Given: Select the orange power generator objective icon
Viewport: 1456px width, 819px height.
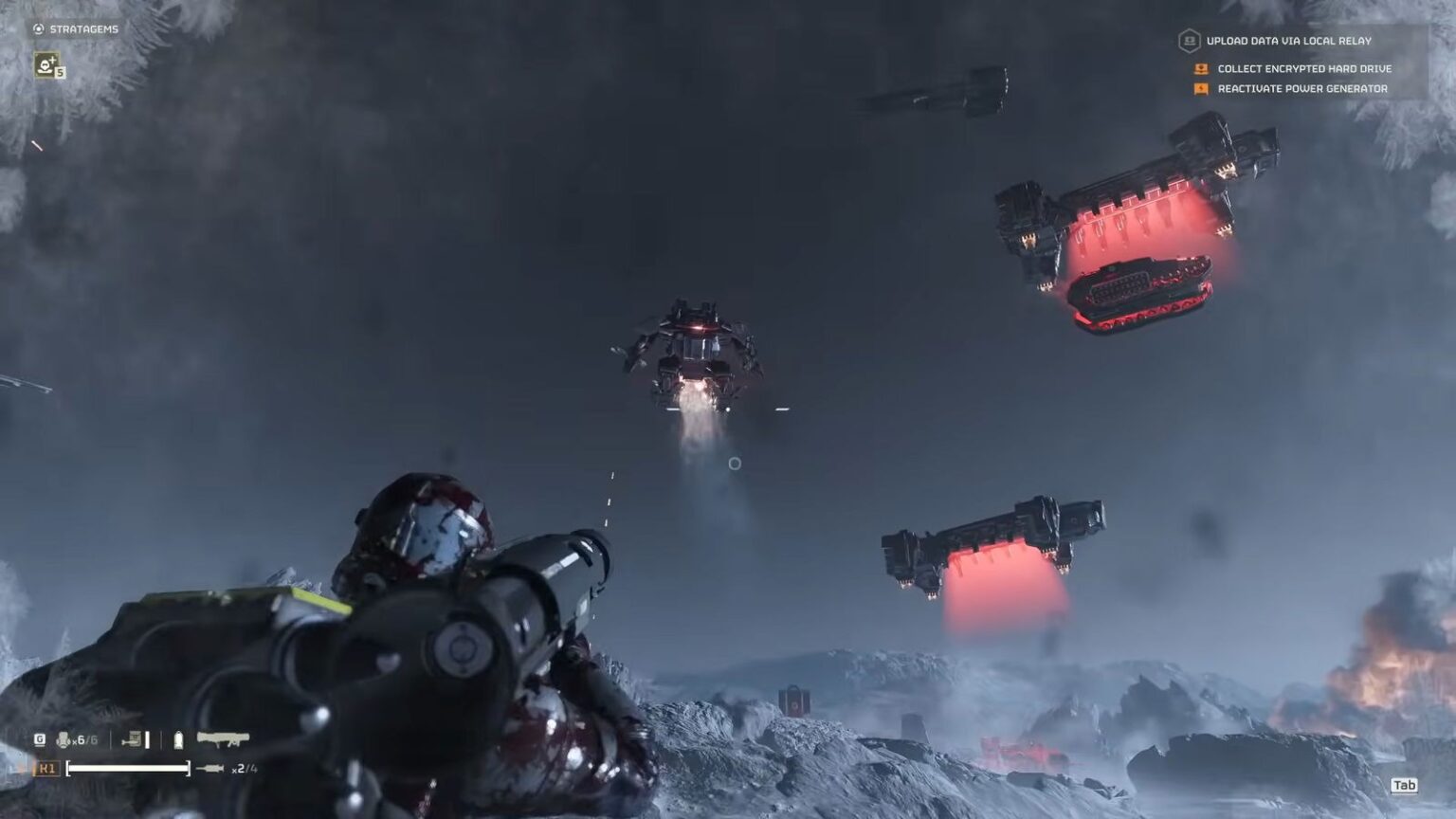Looking at the screenshot, I should point(1201,87).
